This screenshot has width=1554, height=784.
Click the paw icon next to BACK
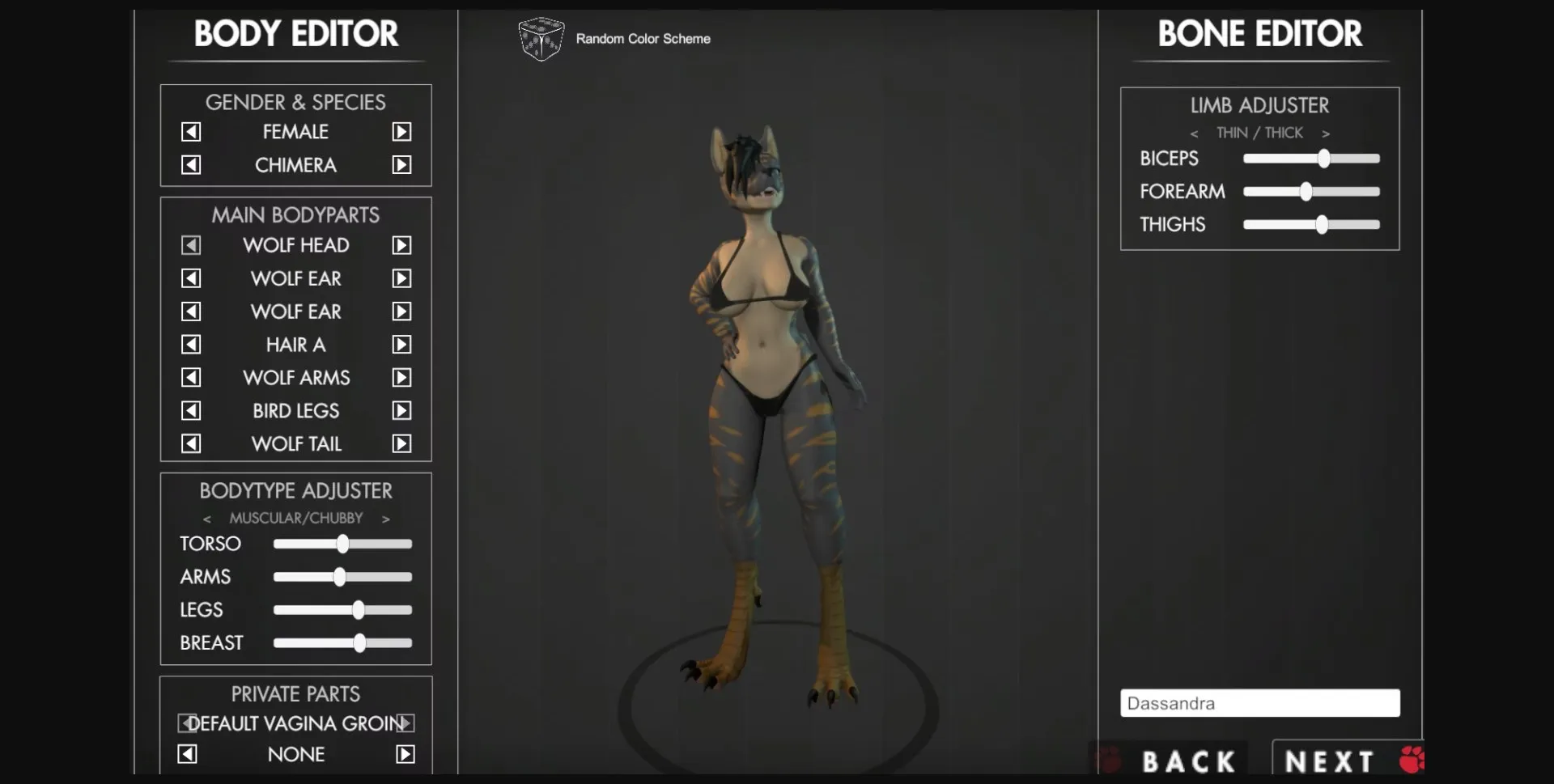1110,759
